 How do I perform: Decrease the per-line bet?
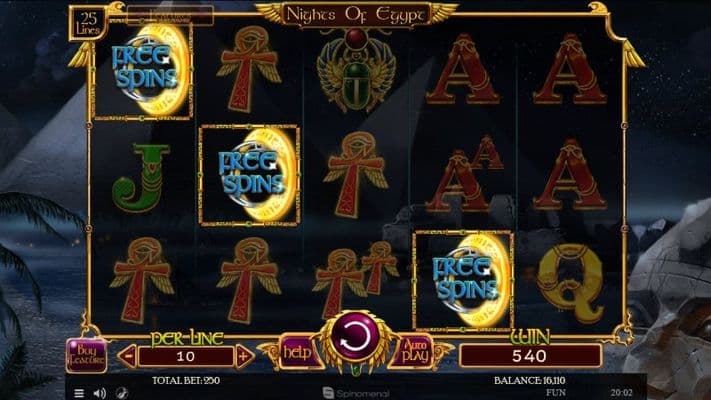coord(127,356)
